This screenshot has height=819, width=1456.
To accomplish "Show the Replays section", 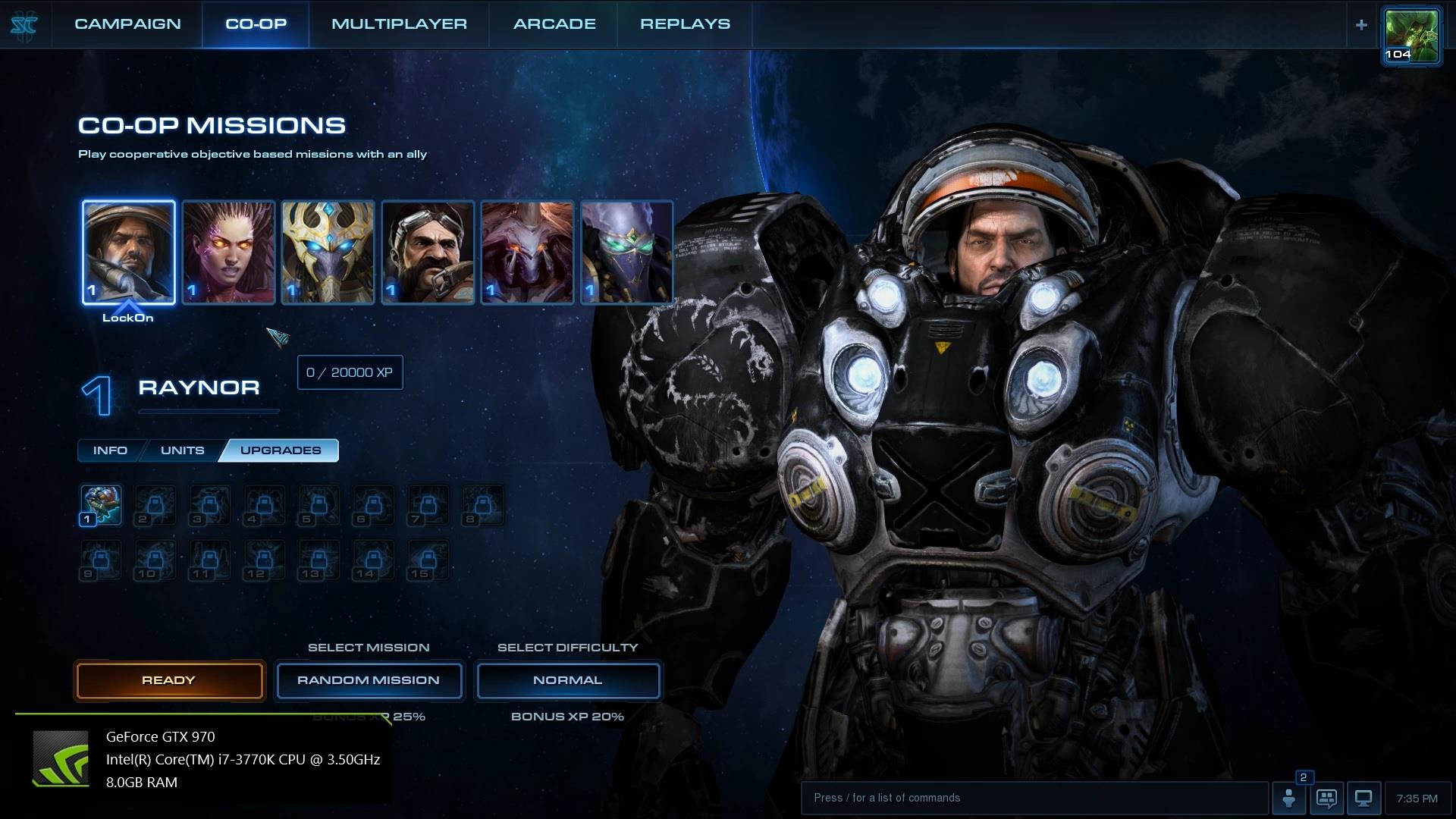I will [x=685, y=24].
